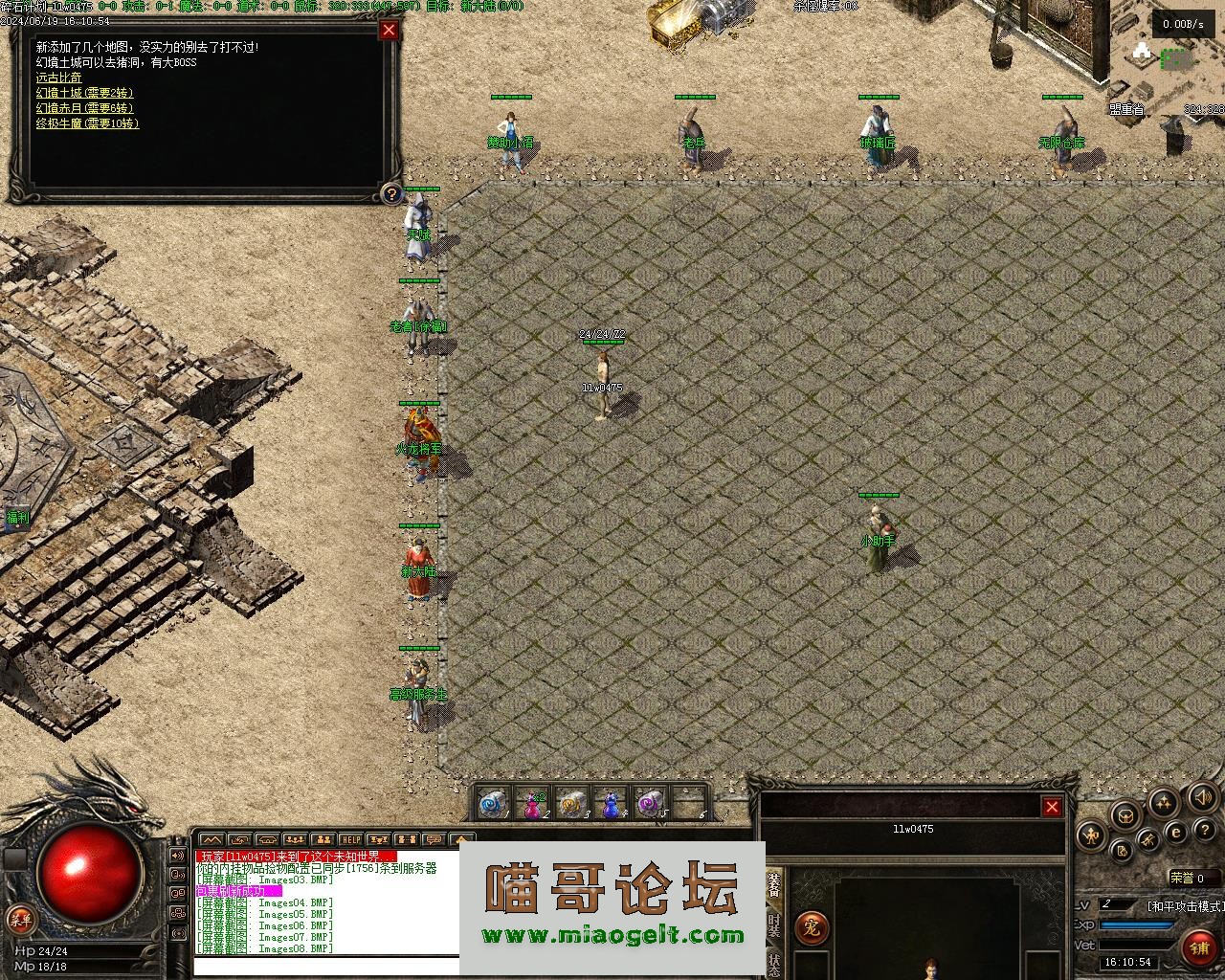Screen dimensions: 1225x980
Task: Open the 状态 tab
Action: coord(774,963)
